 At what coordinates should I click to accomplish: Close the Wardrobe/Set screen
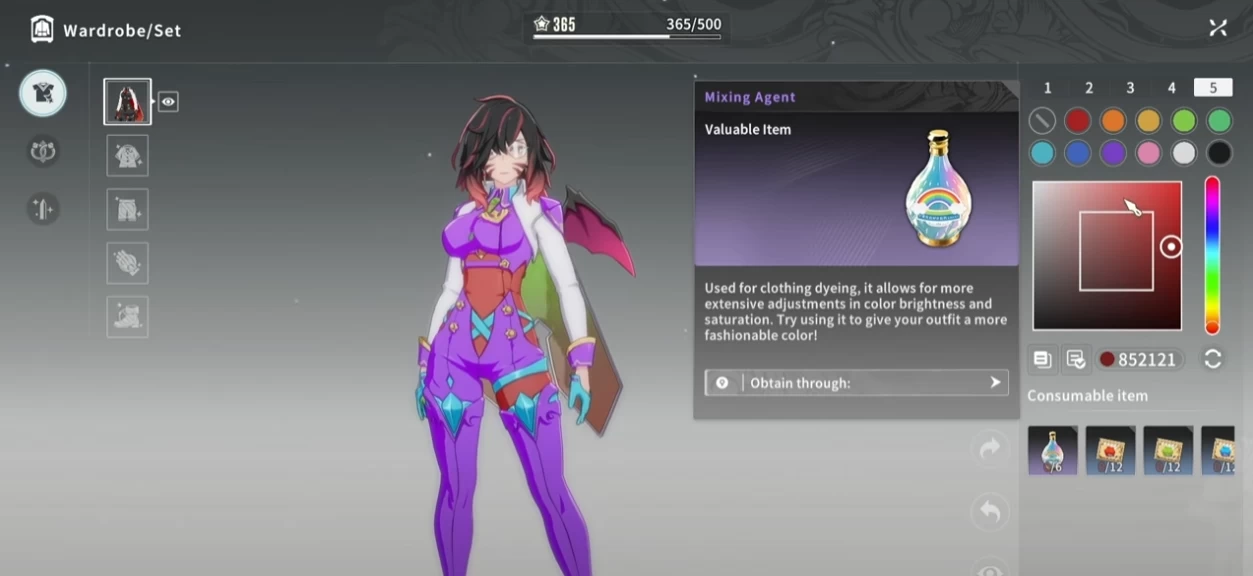[1217, 28]
